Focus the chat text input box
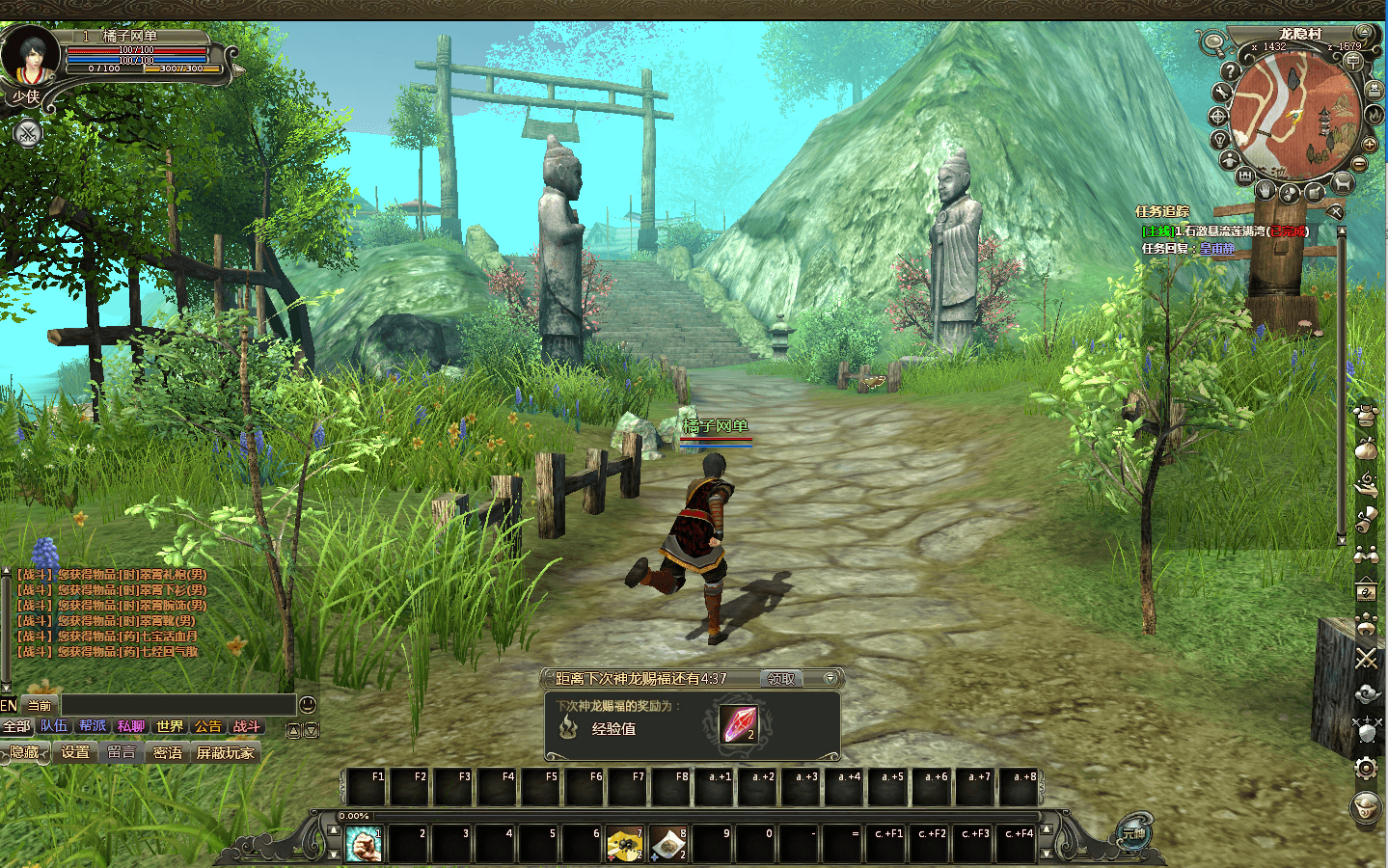Screen dimensions: 1388x868 tap(177, 705)
